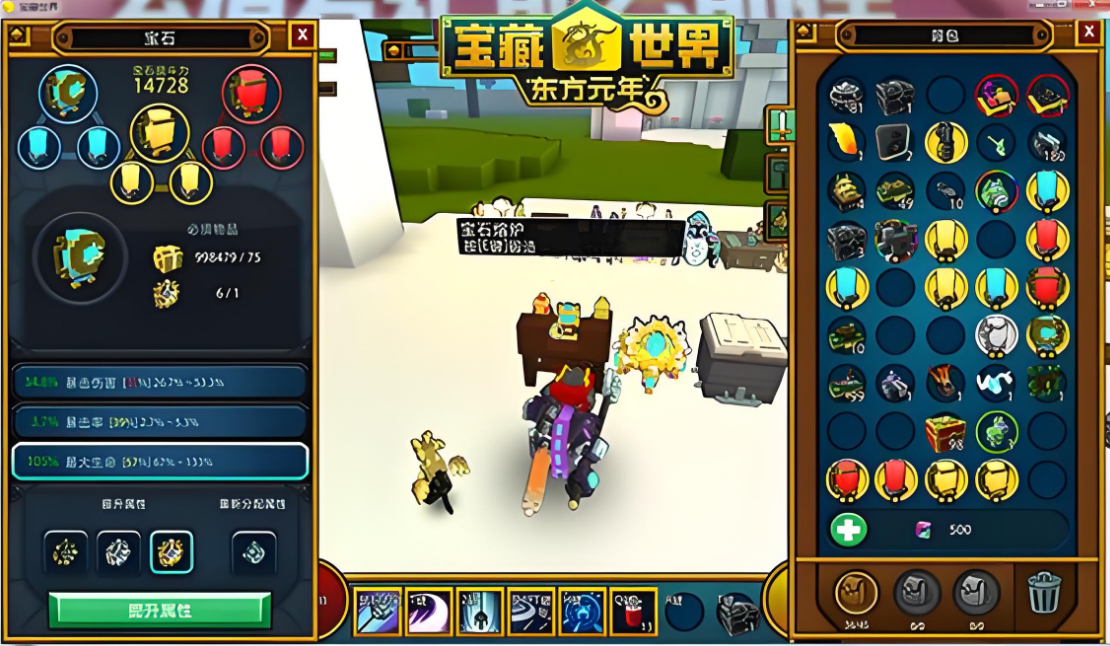This screenshot has width=1110, height=646.
Task: Click the green plus button in bag
Action: [848, 529]
